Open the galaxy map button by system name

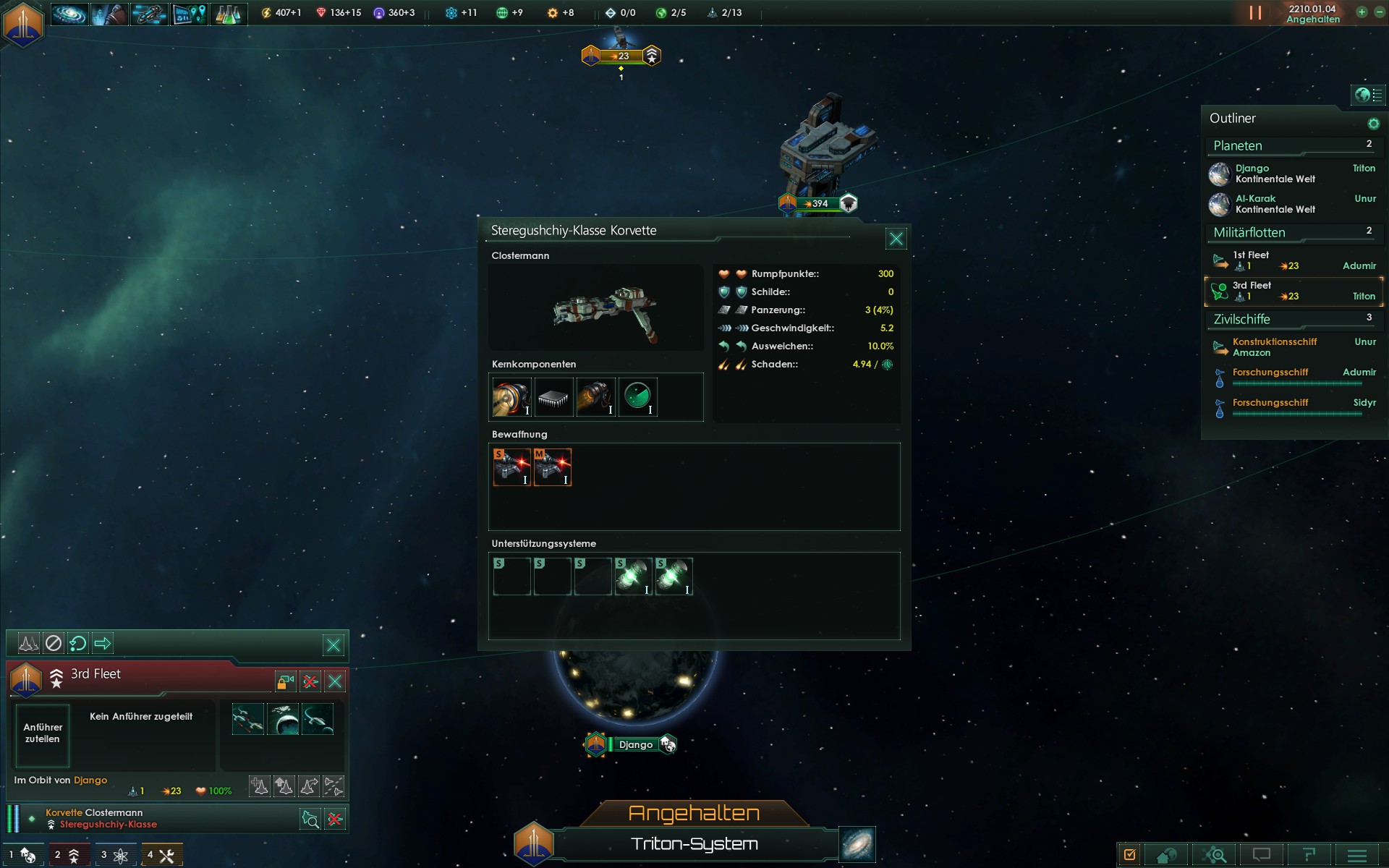[x=857, y=844]
